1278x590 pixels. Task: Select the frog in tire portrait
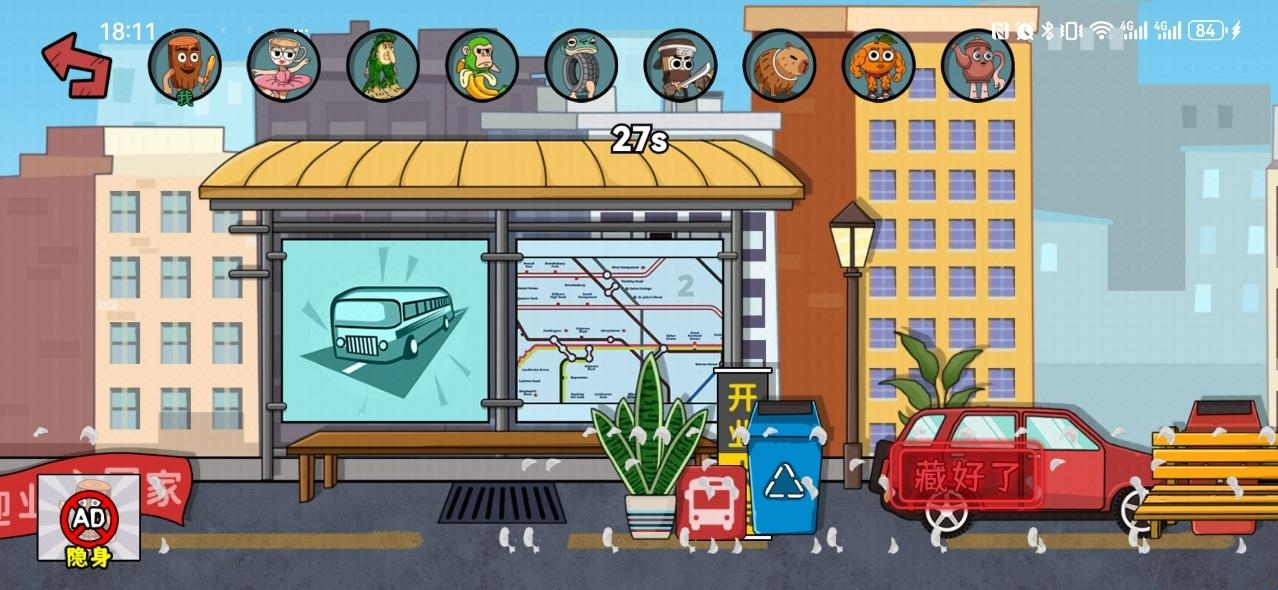coord(581,65)
